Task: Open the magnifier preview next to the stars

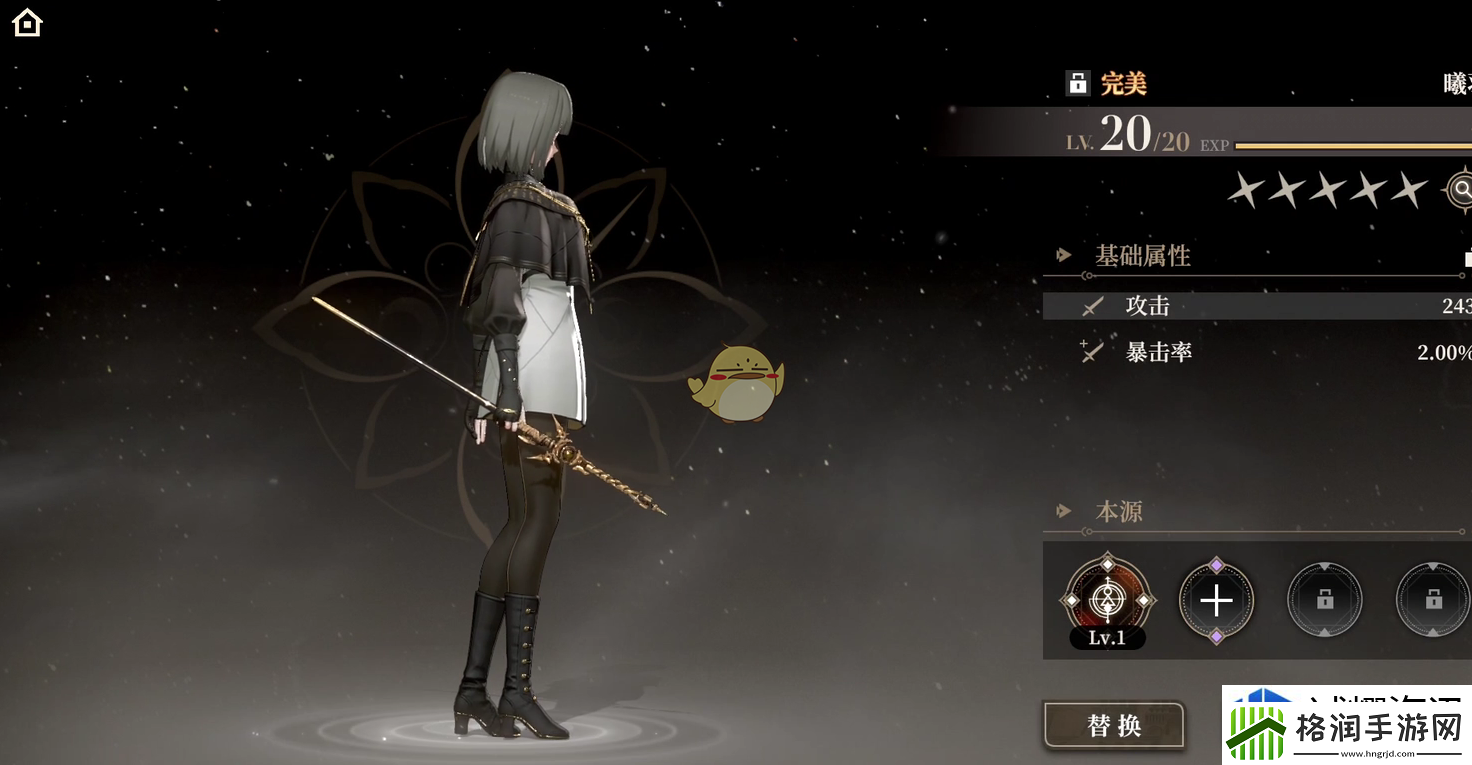Action: (x=1461, y=189)
